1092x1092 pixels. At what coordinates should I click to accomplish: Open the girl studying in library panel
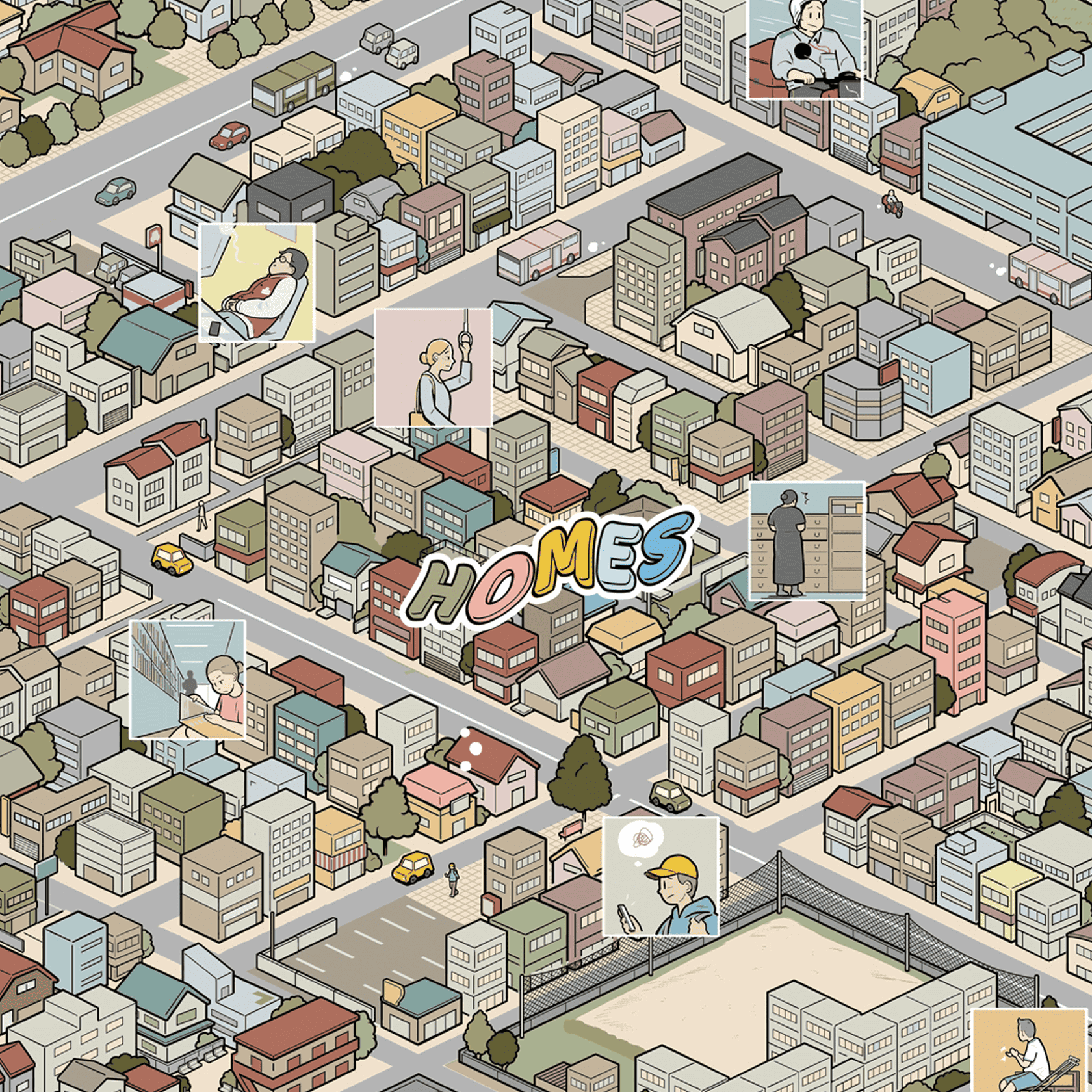tap(188, 679)
